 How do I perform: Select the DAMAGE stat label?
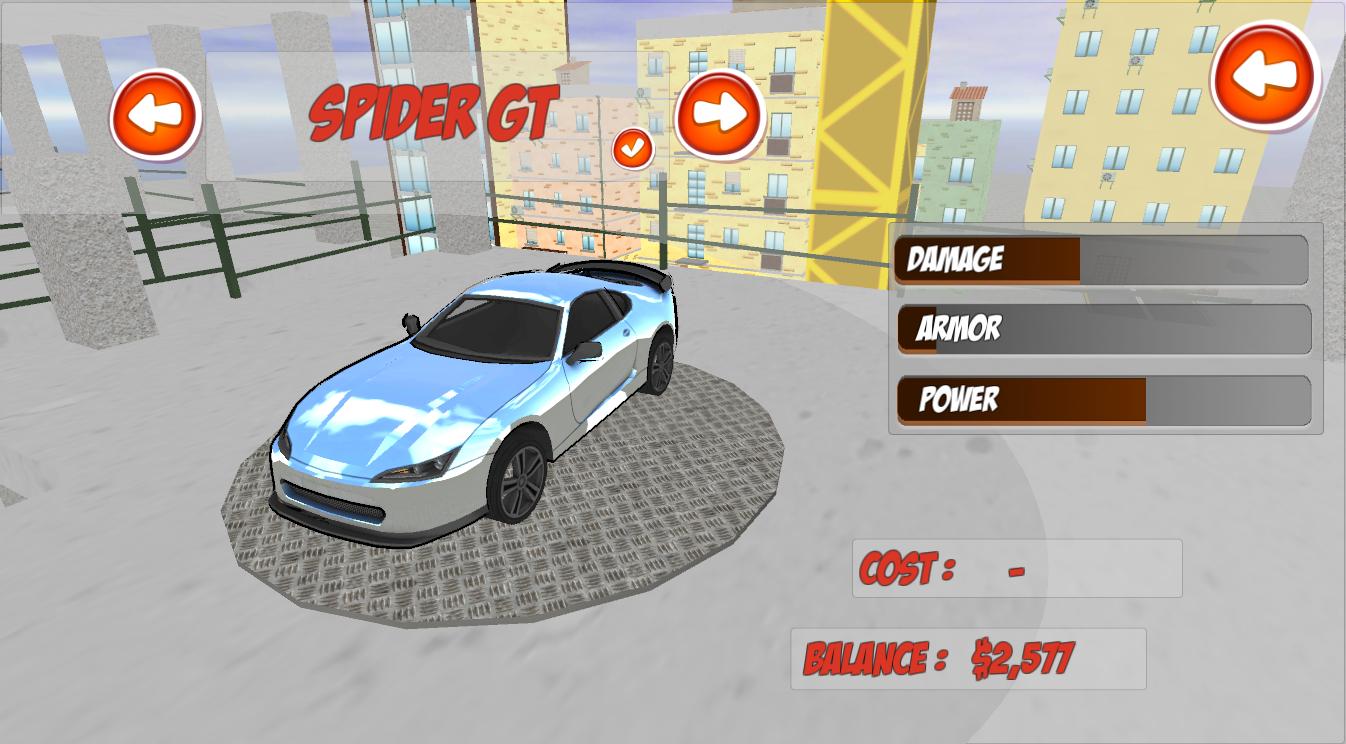[x=953, y=260]
